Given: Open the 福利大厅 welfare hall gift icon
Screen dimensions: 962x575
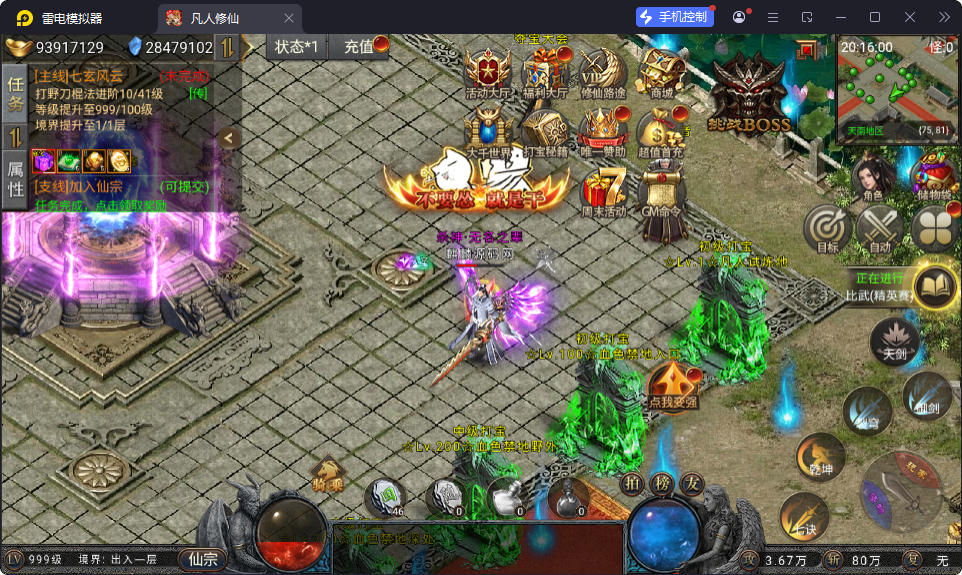Looking at the screenshot, I should coord(545,72).
